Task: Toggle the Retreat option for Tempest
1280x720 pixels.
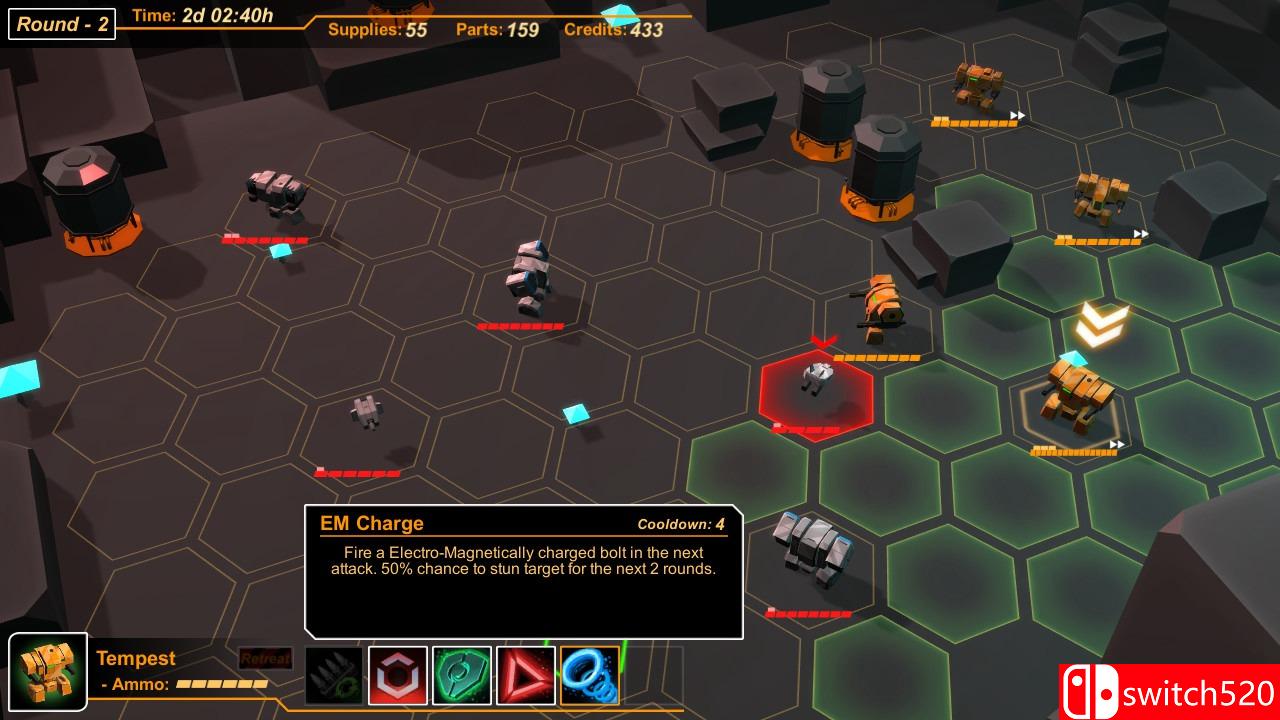Action: click(x=264, y=658)
